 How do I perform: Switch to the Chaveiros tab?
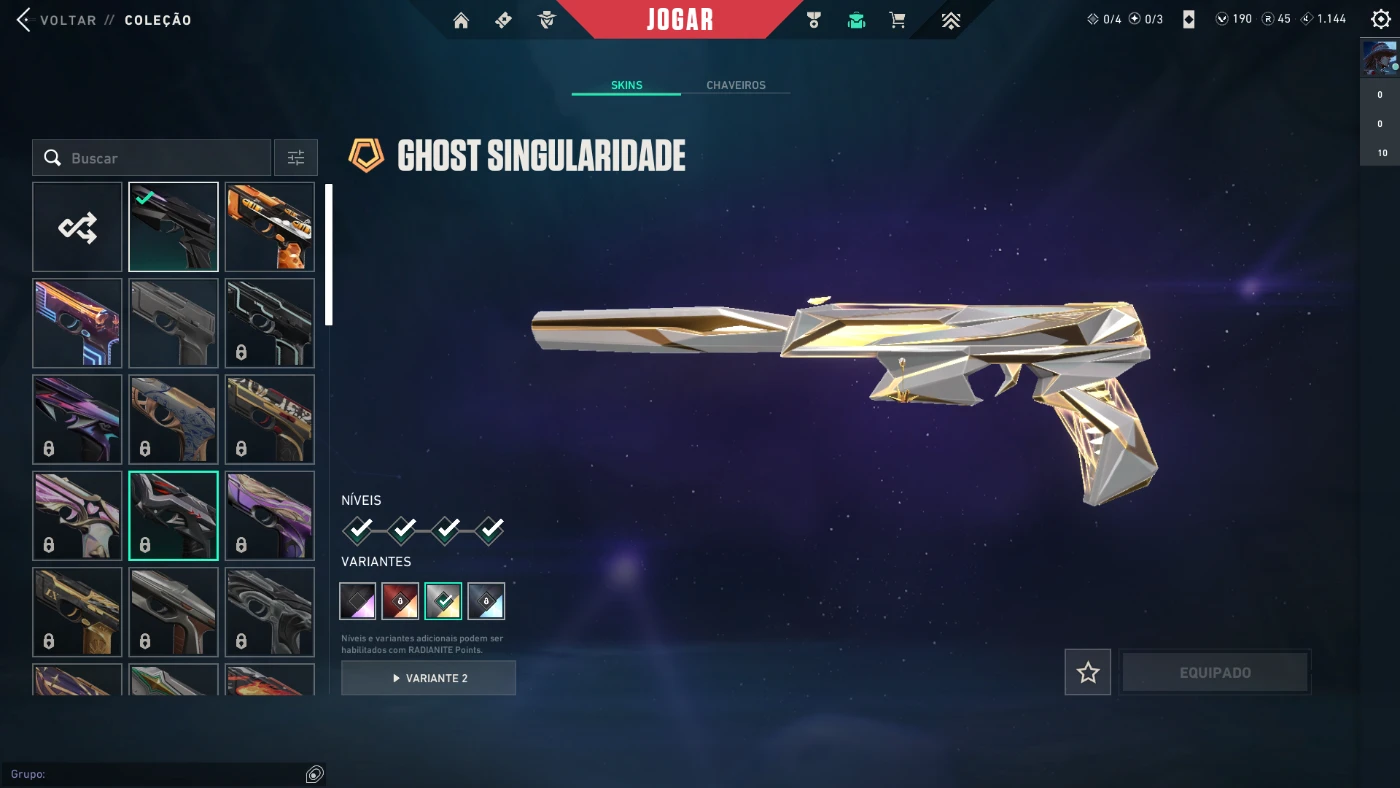(x=735, y=85)
